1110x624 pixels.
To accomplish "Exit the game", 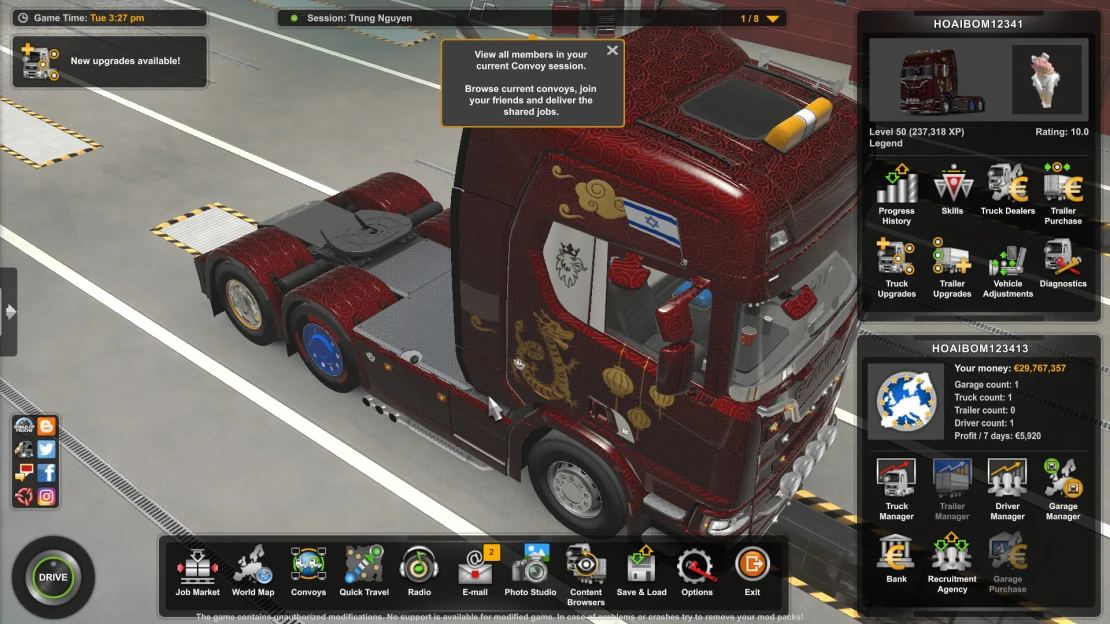I will coord(752,569).
